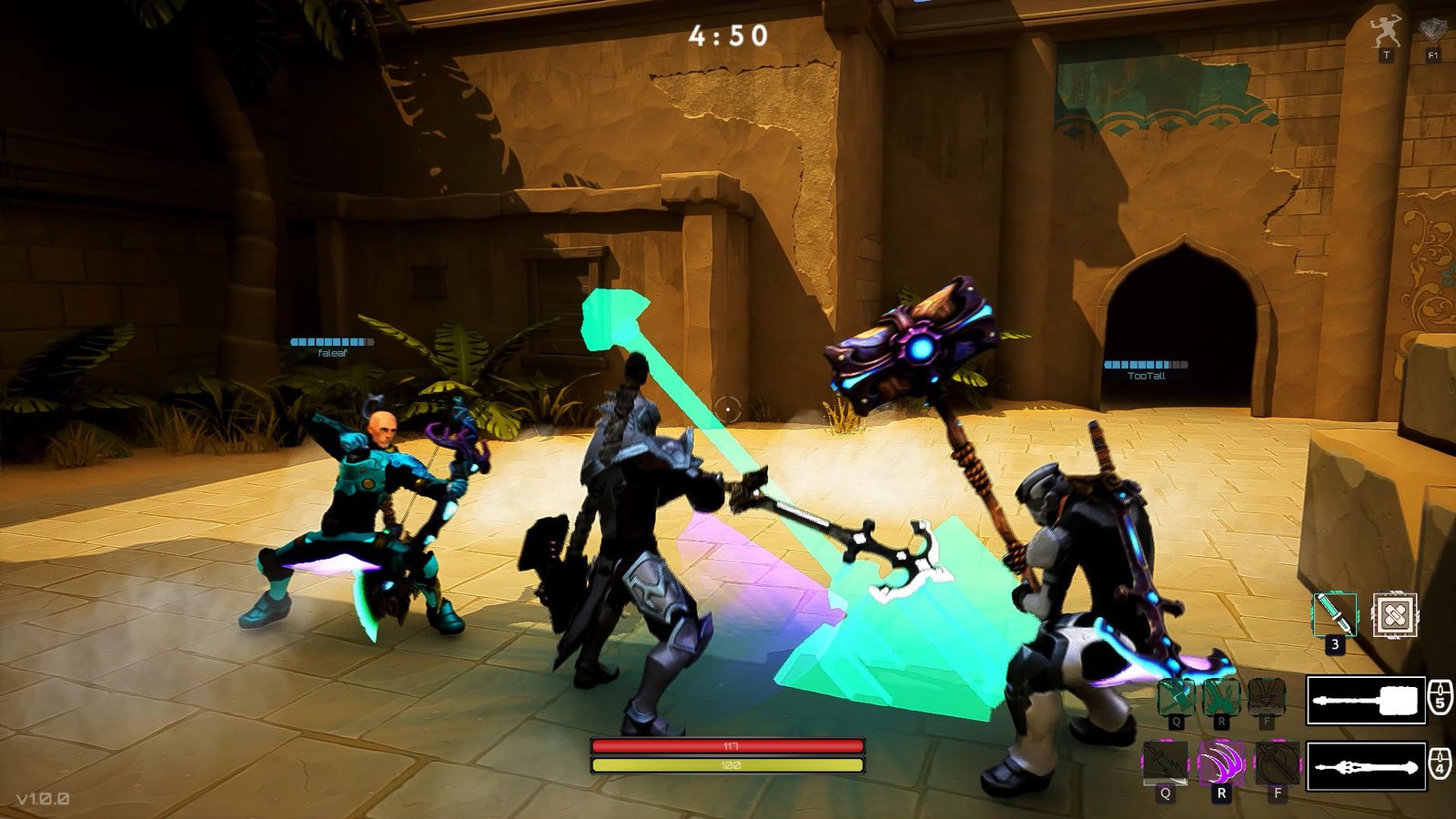Use the green hammer strike ability
This screenshot has height=819, width=1456.
(x=1176, y=697)
